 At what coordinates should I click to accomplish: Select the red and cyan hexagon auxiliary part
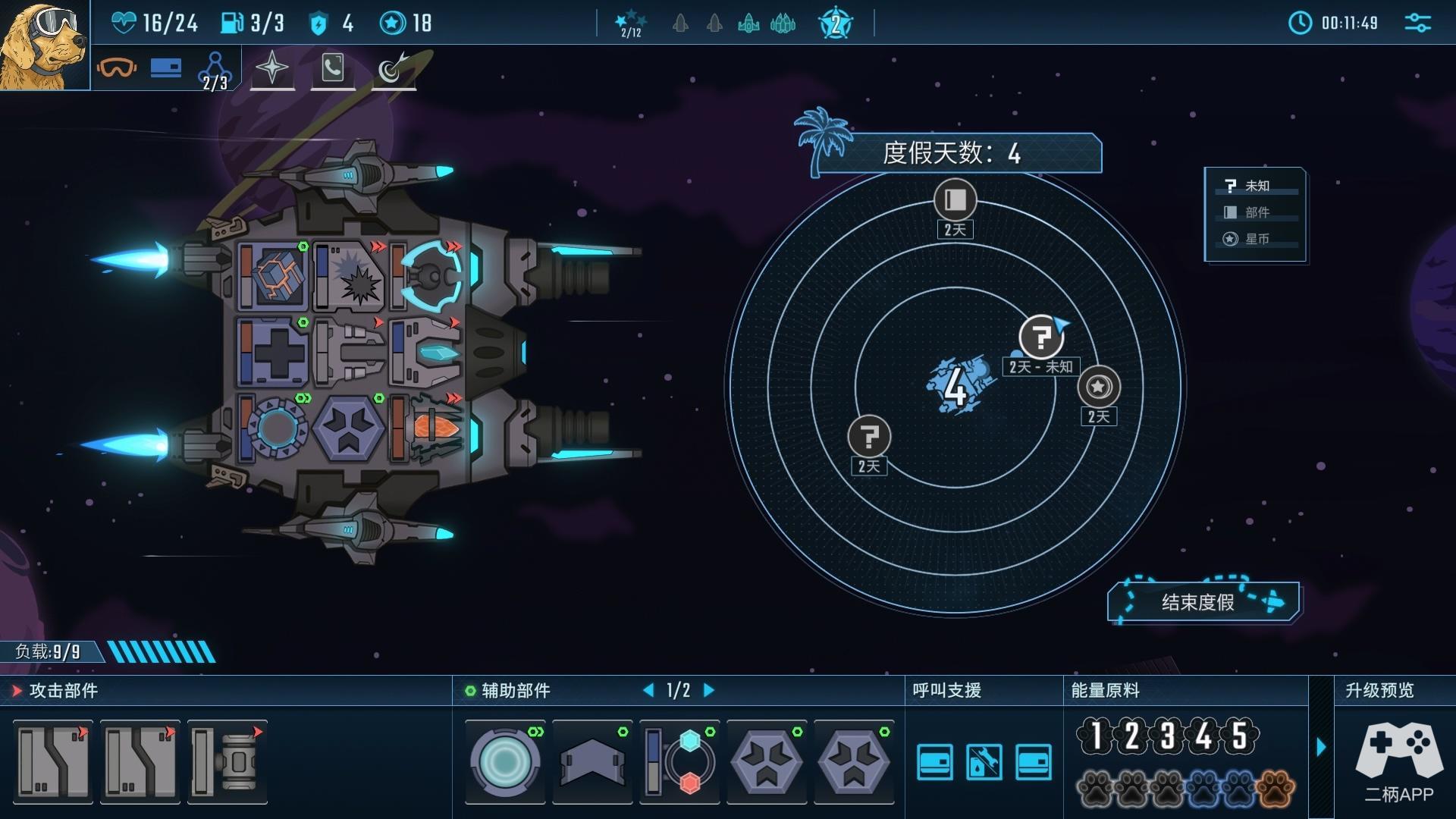(x=680, y=761)
